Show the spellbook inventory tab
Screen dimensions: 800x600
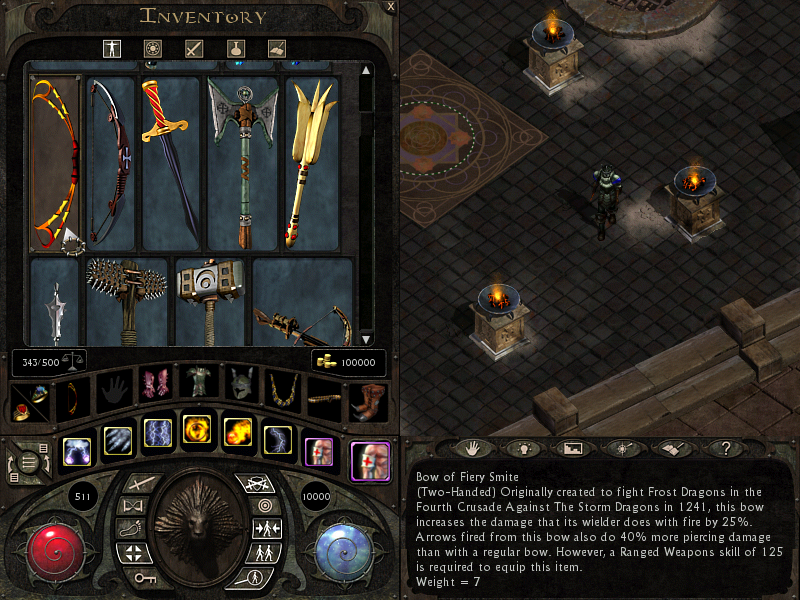tap(277, 48)
